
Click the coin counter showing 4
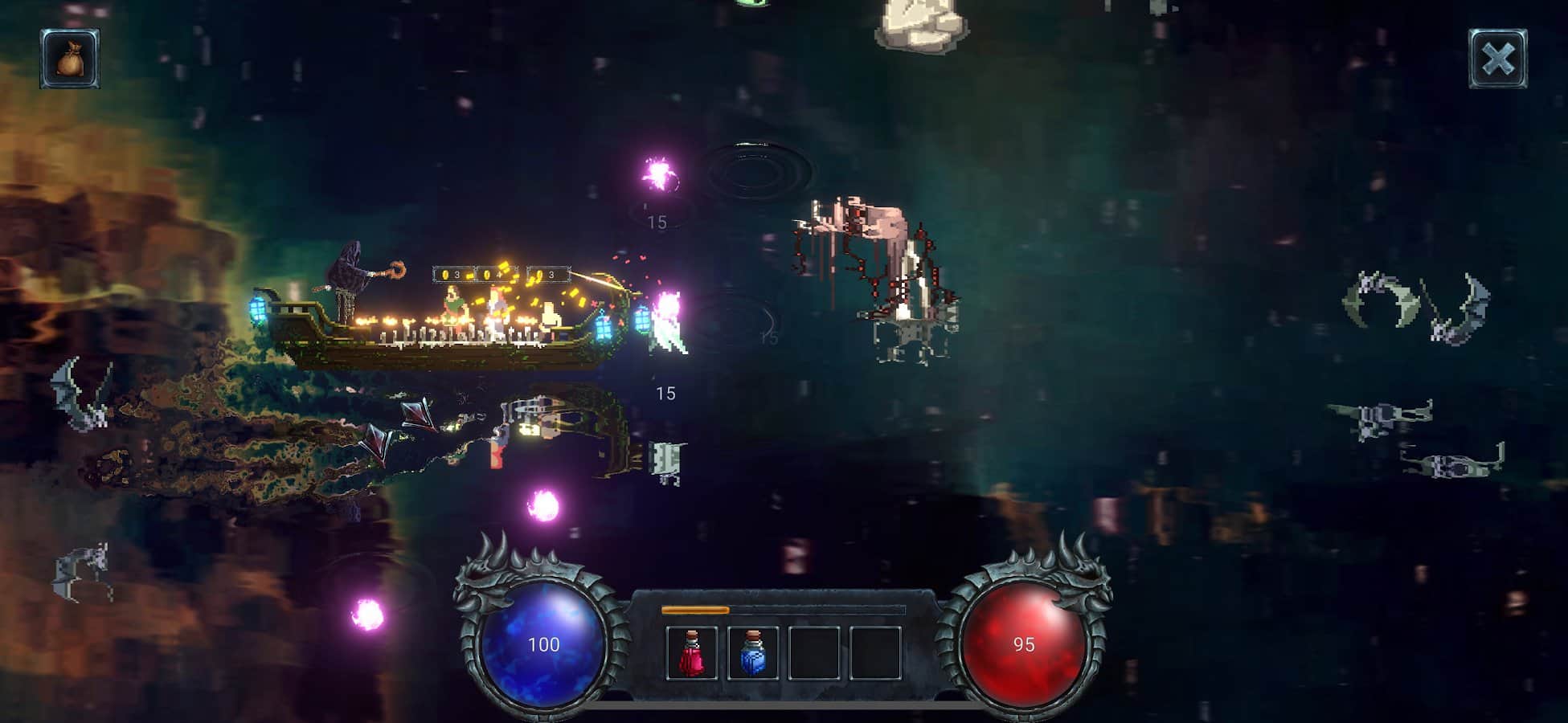click(x=493, y=275)
